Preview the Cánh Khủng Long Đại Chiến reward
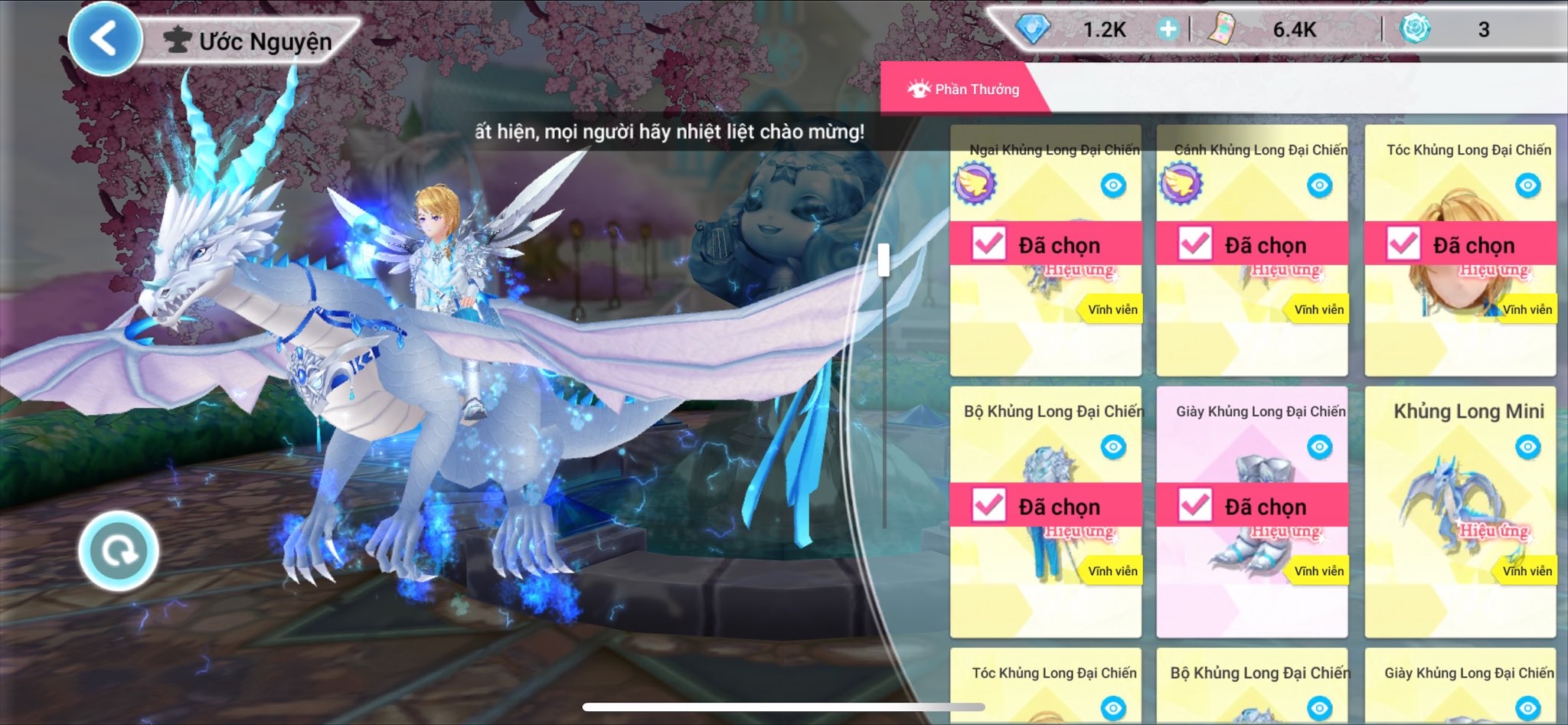Image resolution: width=1568 pixels, height=725 pixels. 1319,185
